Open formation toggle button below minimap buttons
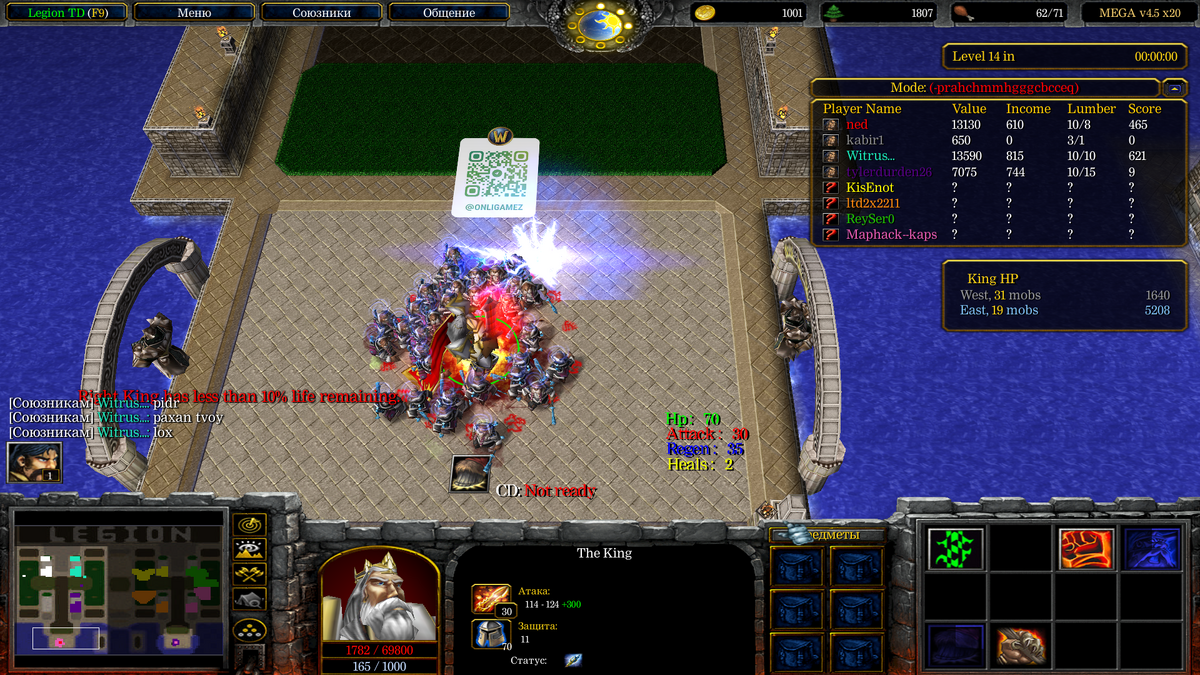 [x=248, y=629]
